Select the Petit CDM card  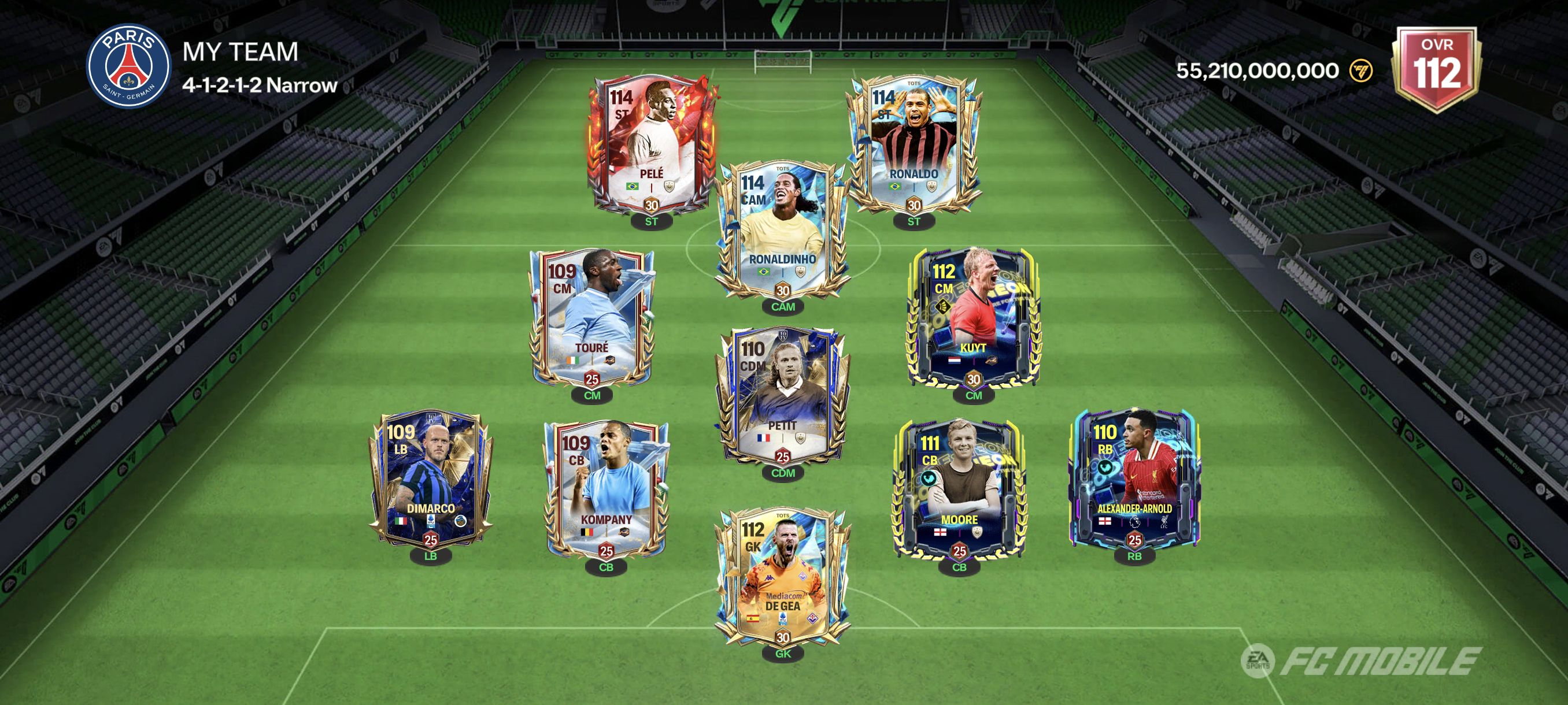tap(782, 398)
